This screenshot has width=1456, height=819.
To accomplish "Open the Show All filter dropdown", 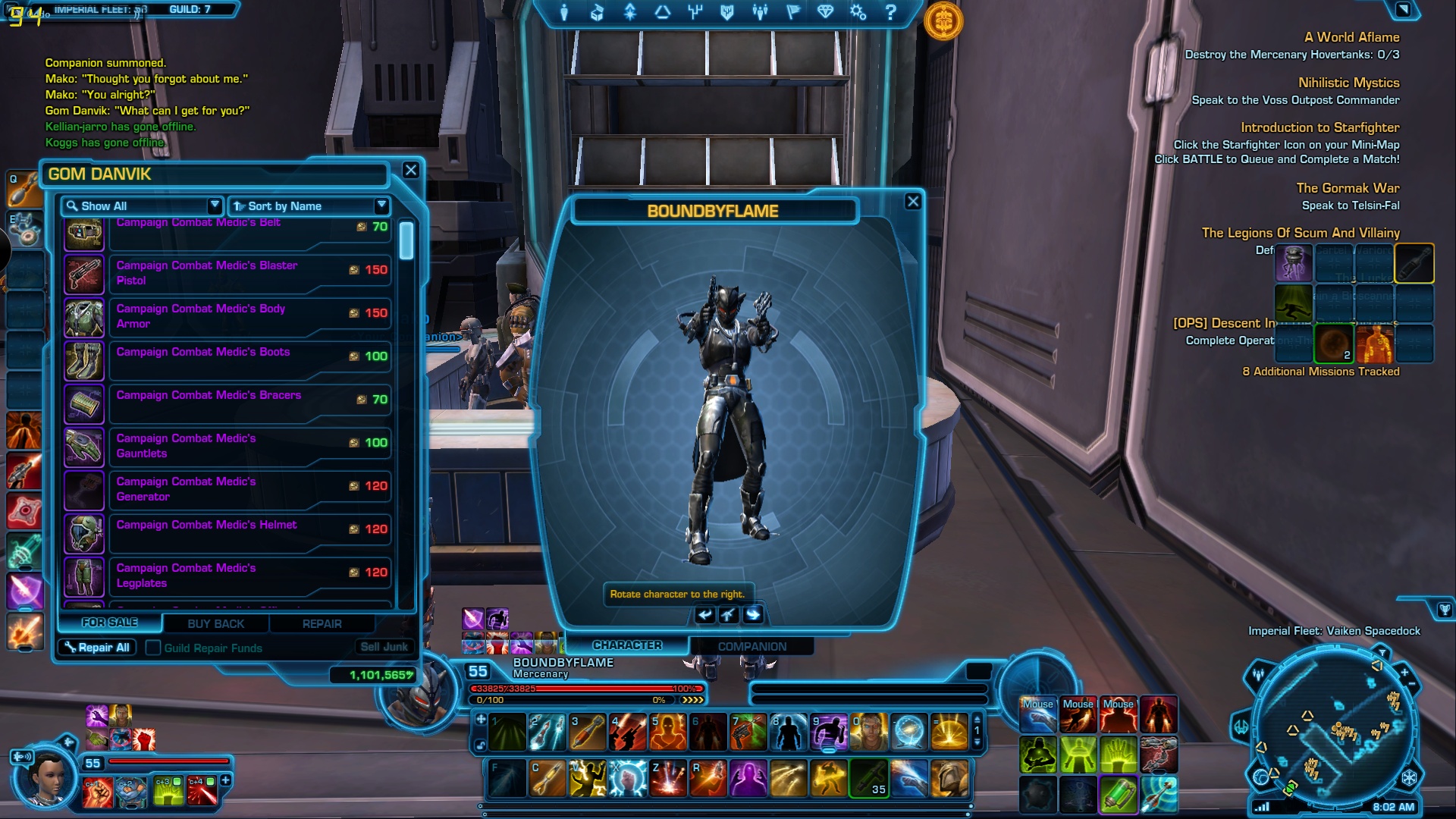I will (x=143, y=206).
